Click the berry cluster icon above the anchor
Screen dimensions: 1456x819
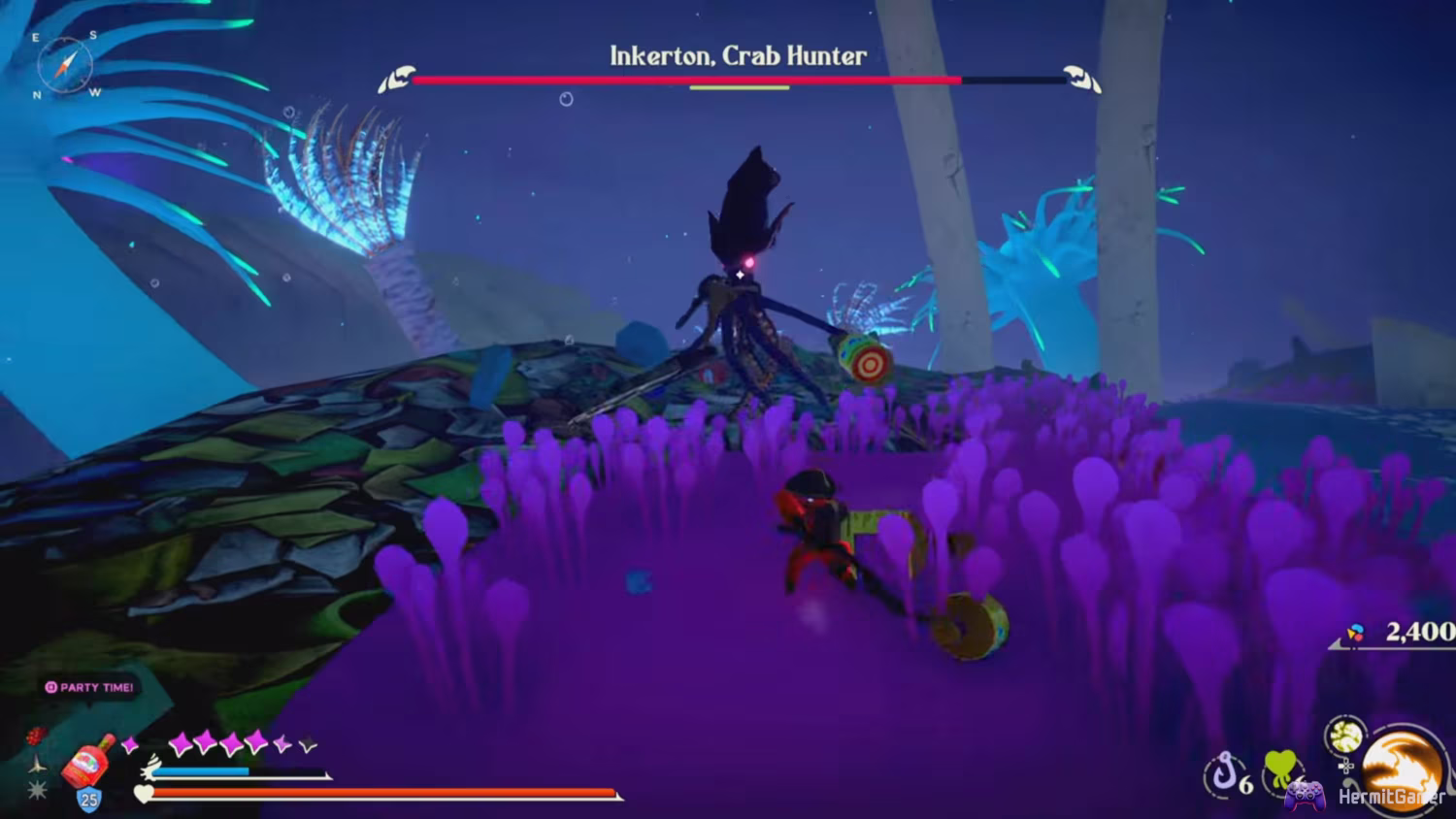pos(34,737)
